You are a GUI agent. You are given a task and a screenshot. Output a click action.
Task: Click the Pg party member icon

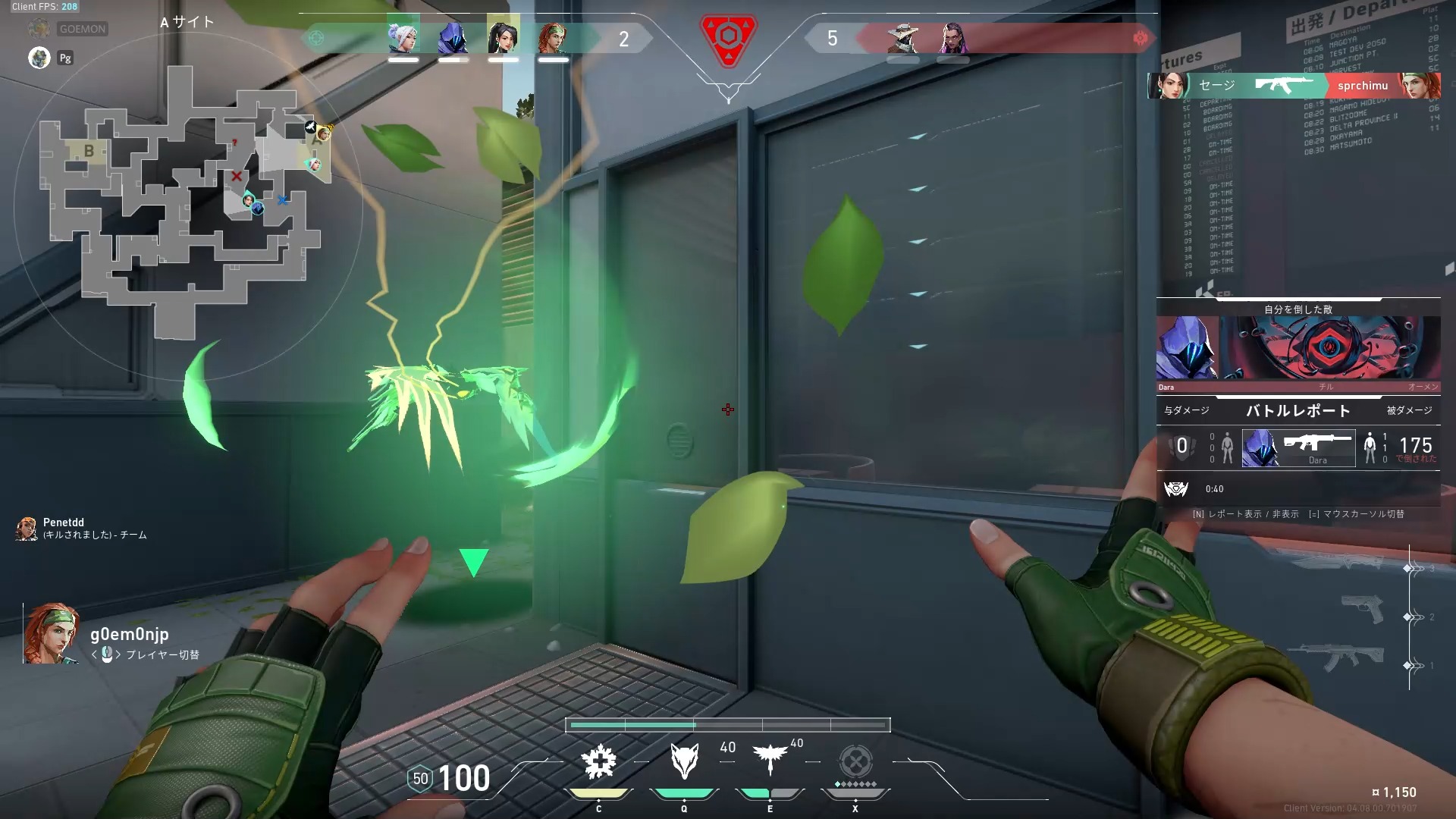click(x=39, y=58)
